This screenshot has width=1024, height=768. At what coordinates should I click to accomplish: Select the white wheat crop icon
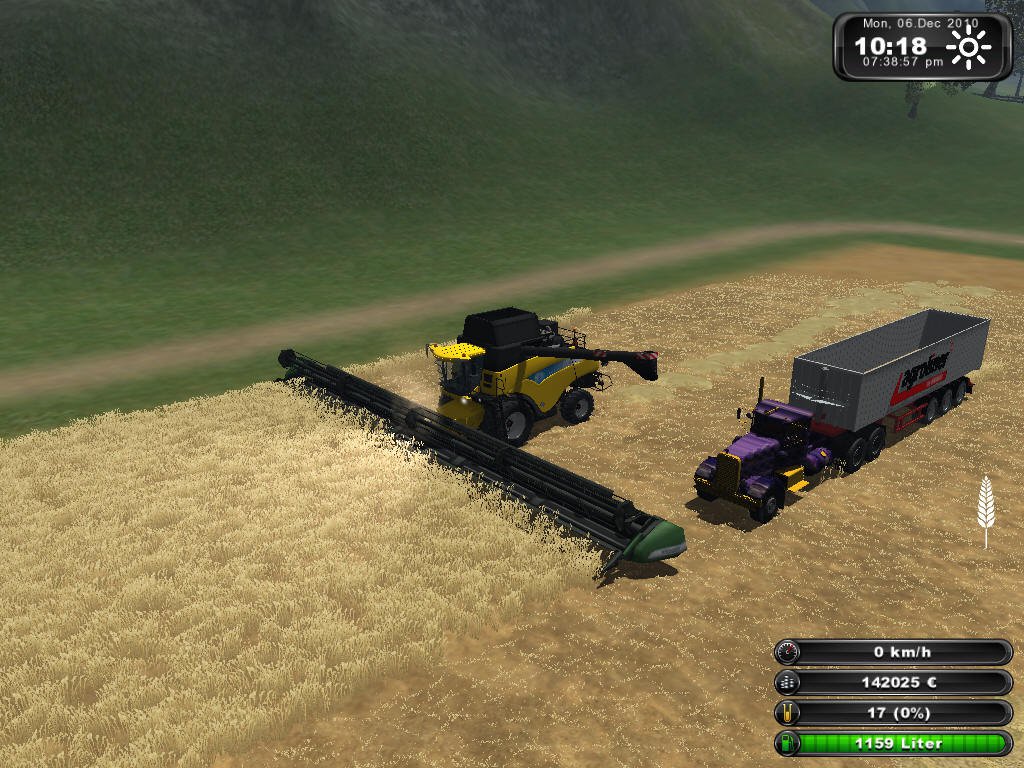point(986,510)
